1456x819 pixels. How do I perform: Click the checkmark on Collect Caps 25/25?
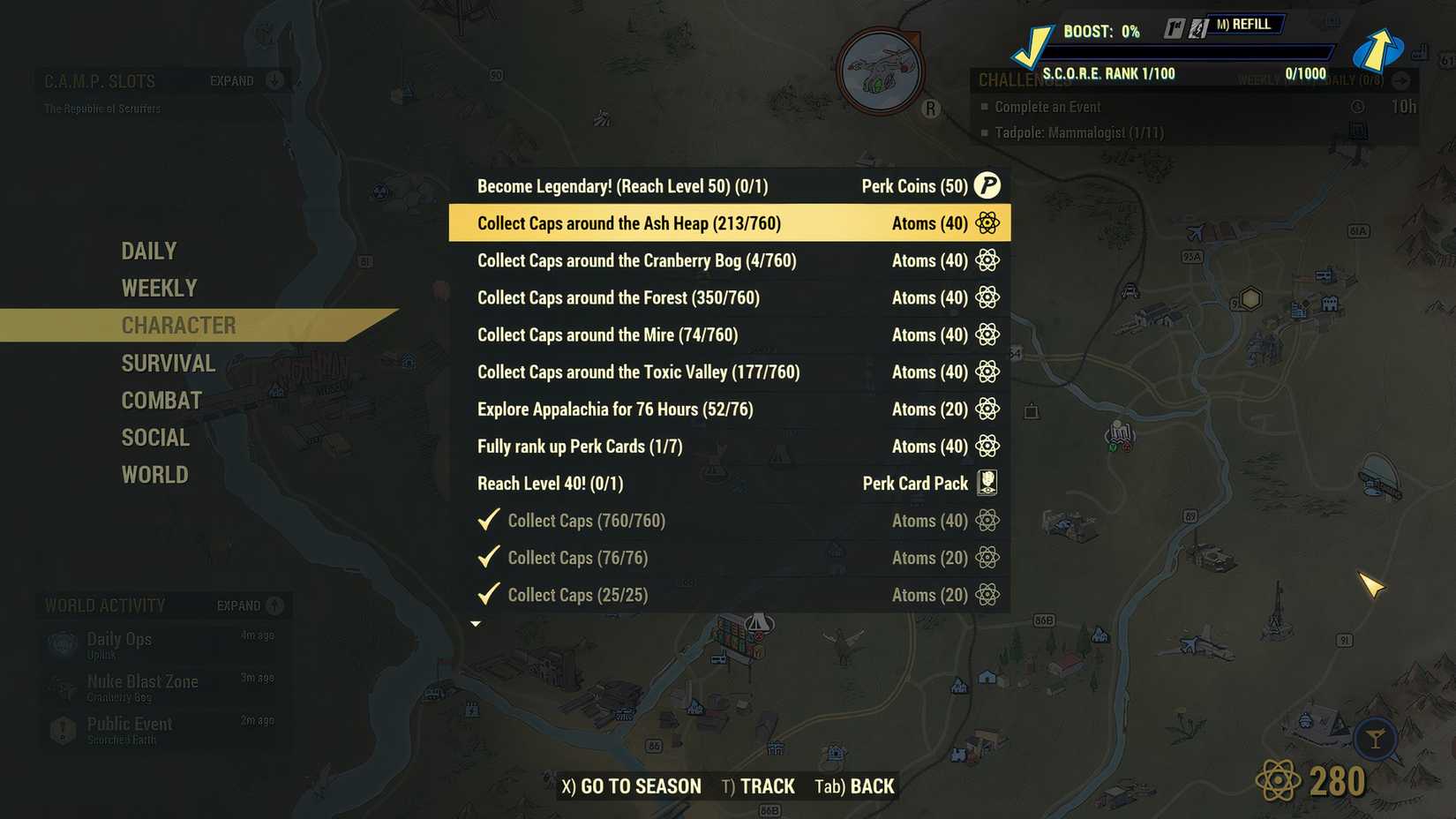point(489,594)
